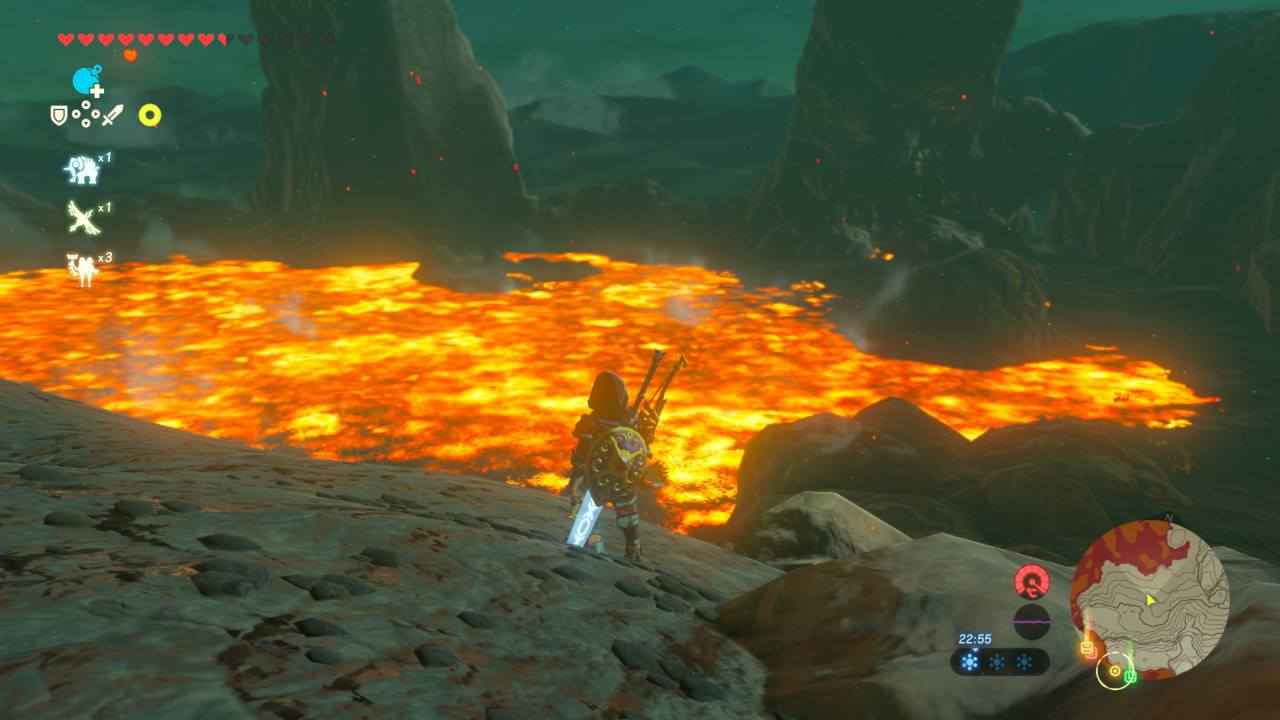Click the yellow ring icon beside the sword
Image resolution: width=1280 pixels, height=720 pixels.
(x=150, y=115)
